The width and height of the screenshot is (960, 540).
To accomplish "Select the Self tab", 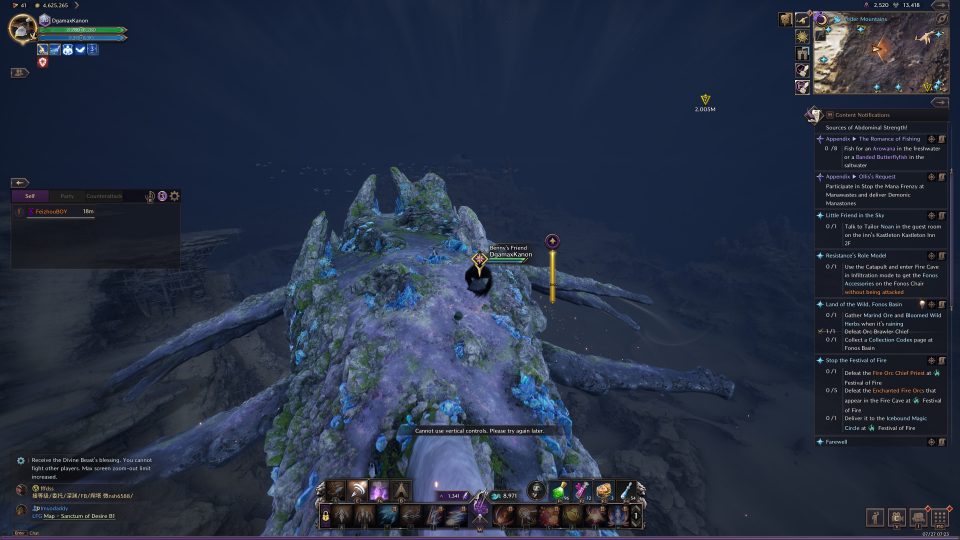I will [30, 196].
